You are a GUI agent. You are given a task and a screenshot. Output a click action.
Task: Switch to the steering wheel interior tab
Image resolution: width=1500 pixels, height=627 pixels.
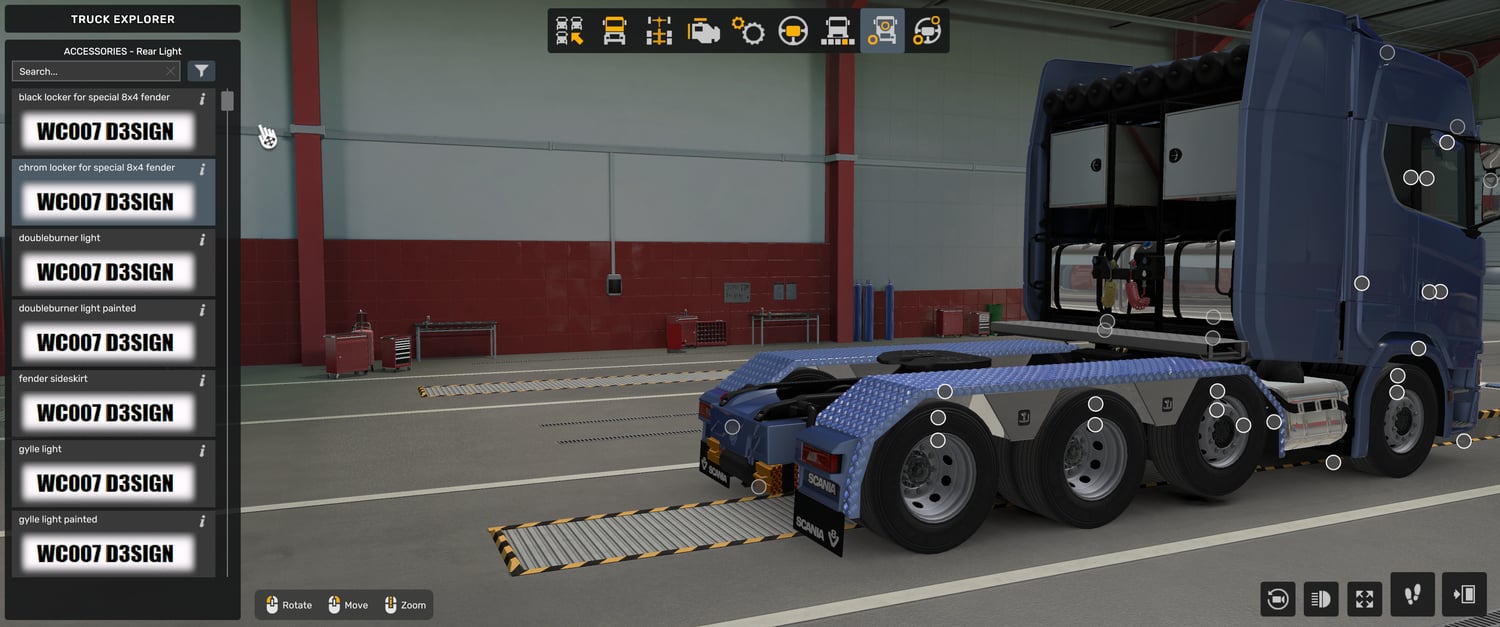(x=793, y=31)
